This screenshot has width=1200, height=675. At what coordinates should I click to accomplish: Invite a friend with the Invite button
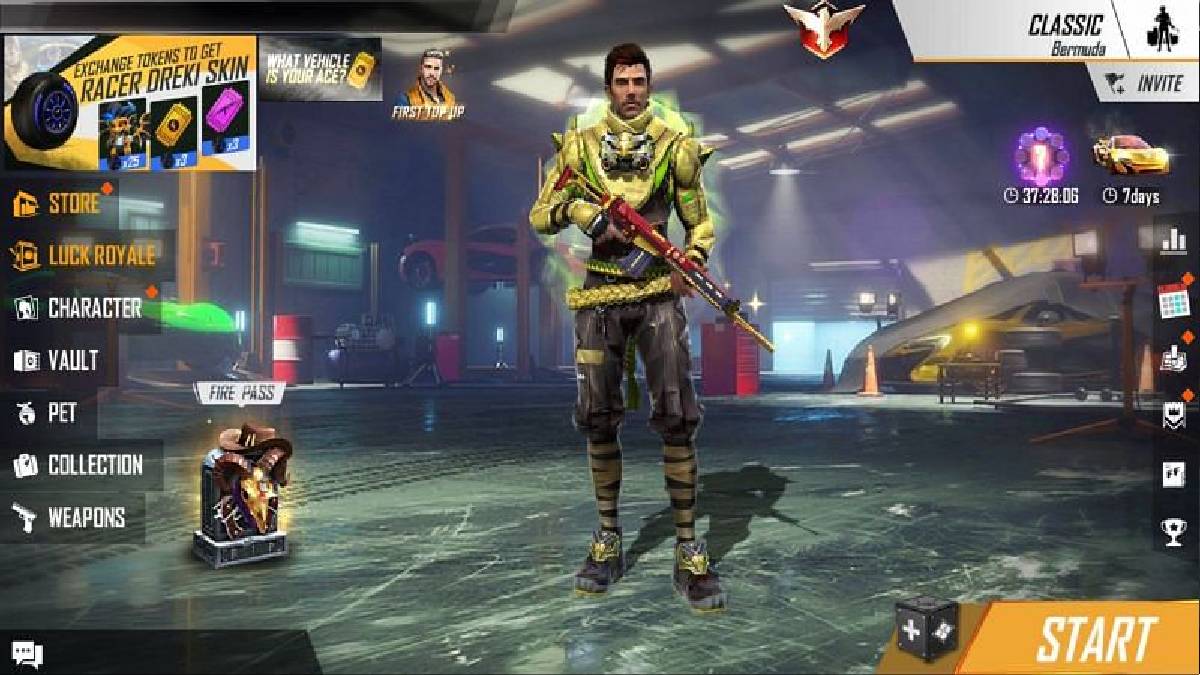[1145, 83]
